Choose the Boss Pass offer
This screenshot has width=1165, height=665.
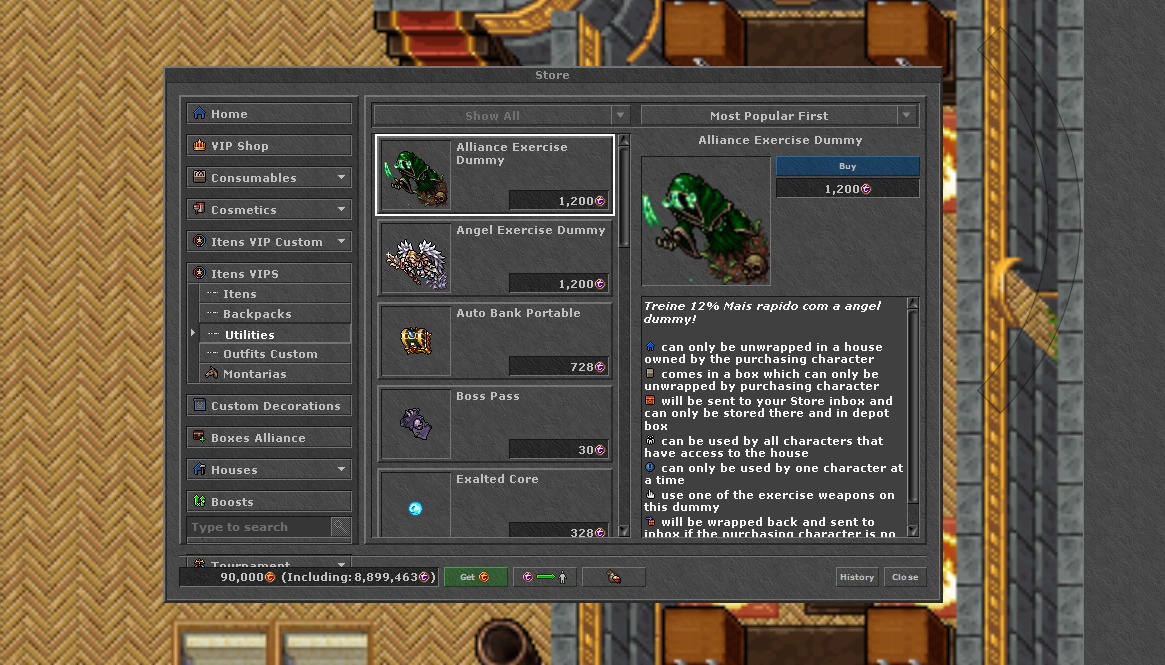click(495, 424)
